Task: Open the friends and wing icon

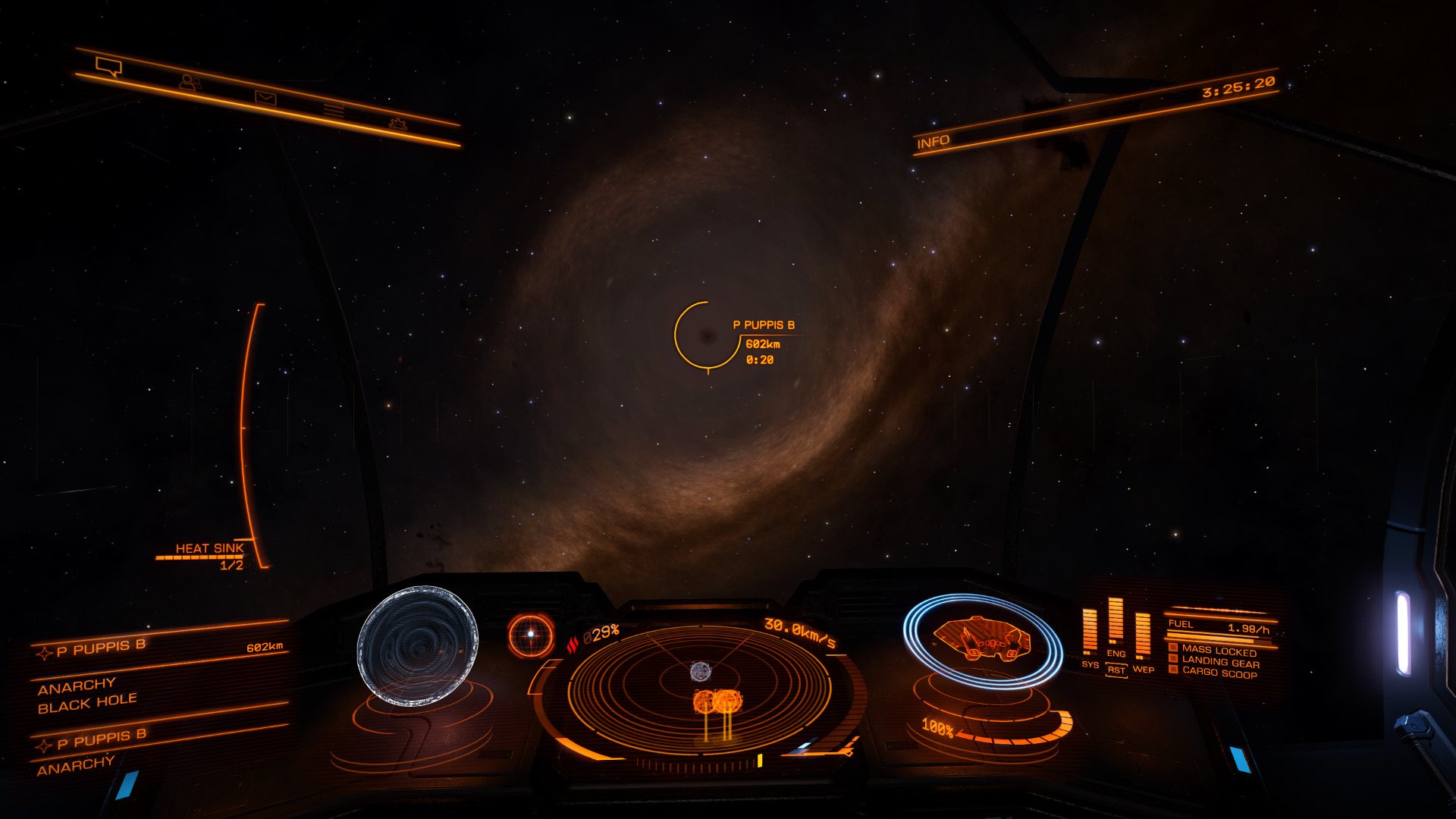Action: click(190, 82)
